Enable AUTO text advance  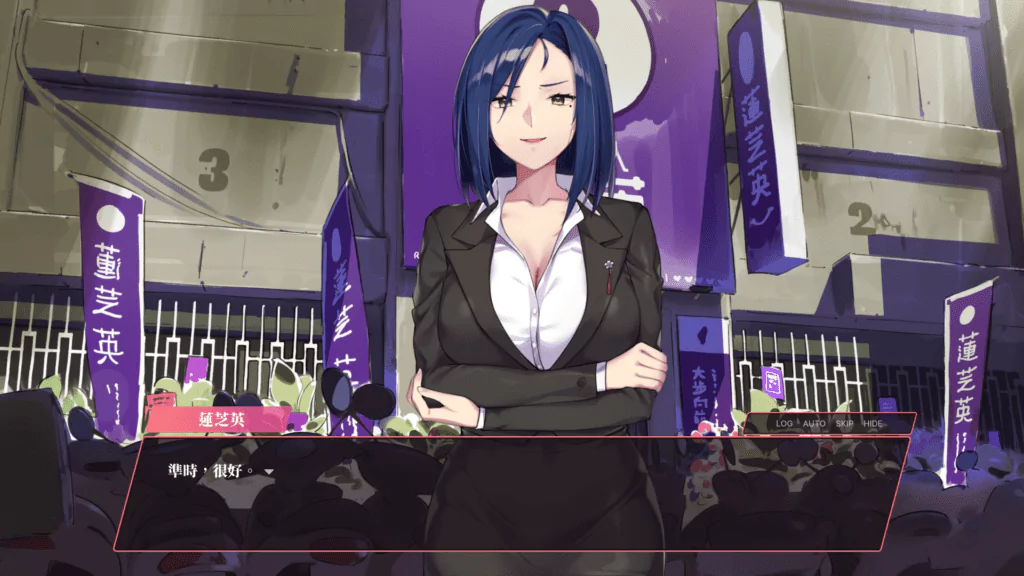click(x=814, y=423)
